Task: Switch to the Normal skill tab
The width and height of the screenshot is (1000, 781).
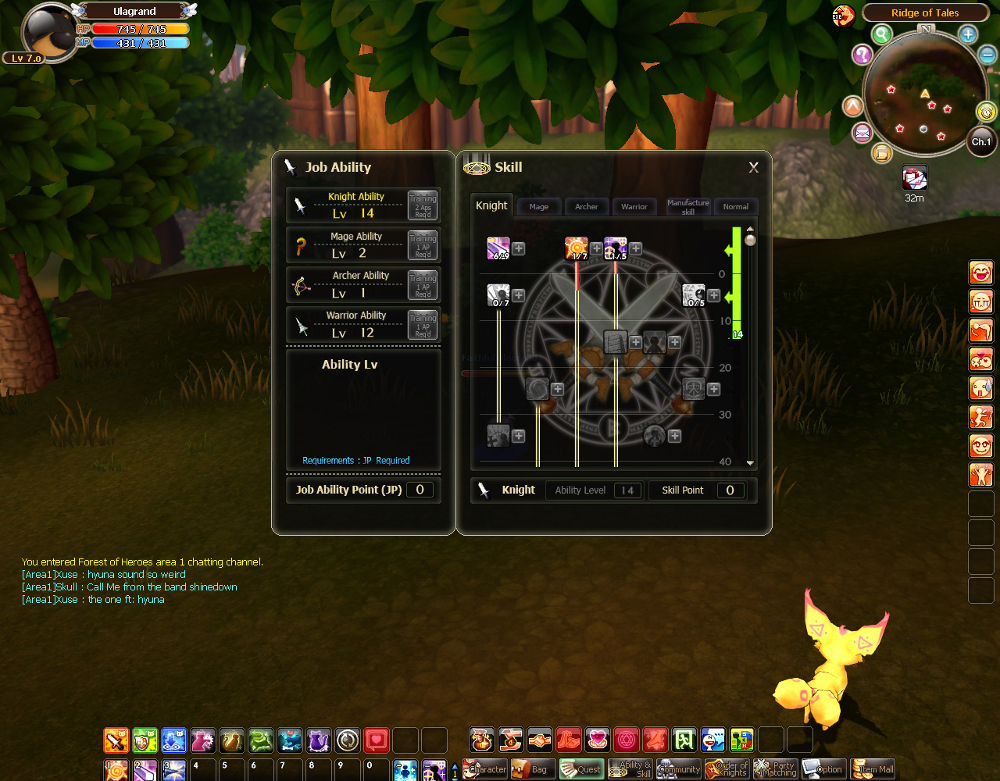Action: click(735, 207)
